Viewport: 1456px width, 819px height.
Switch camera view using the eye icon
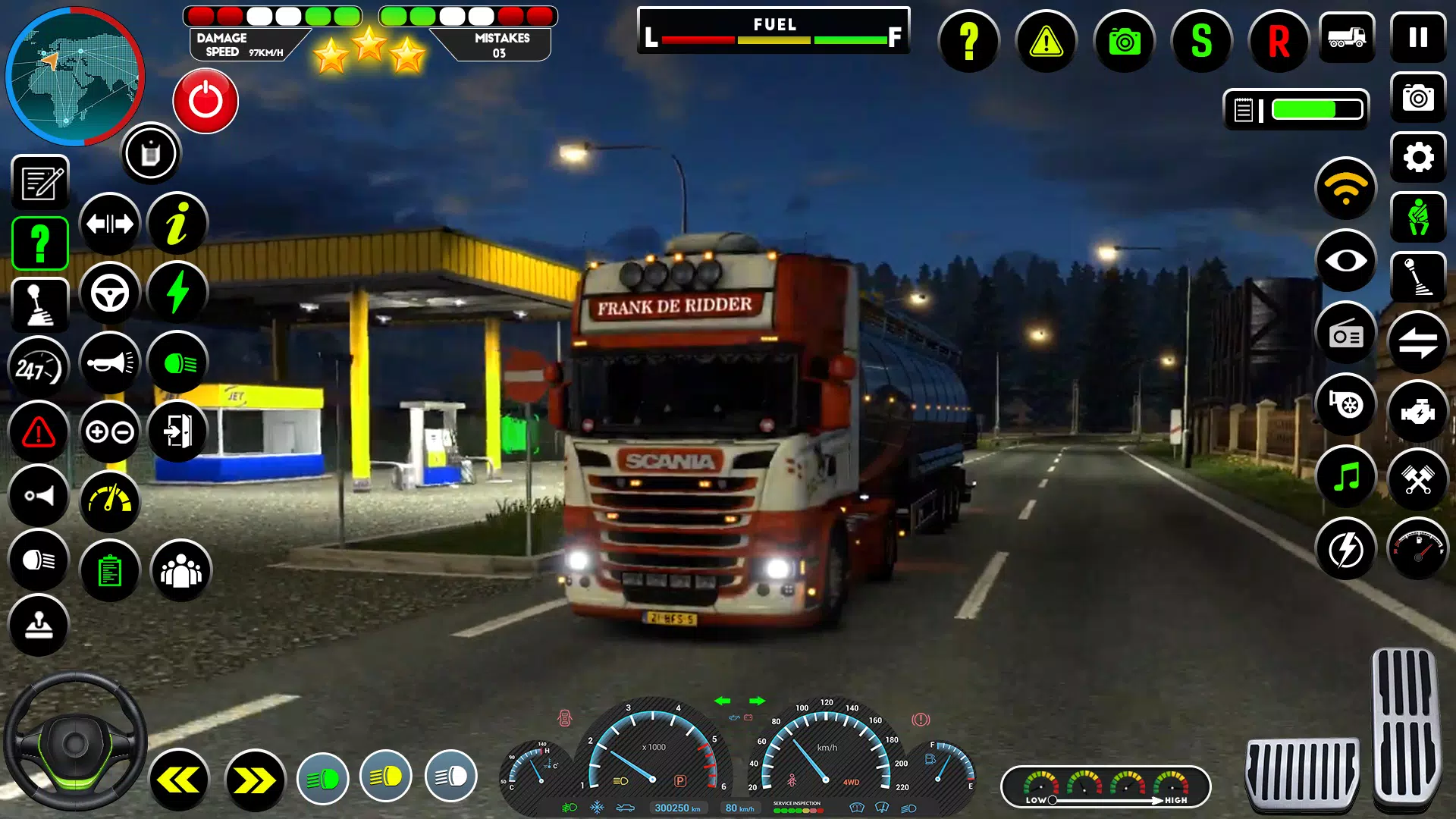(1345, 261)
